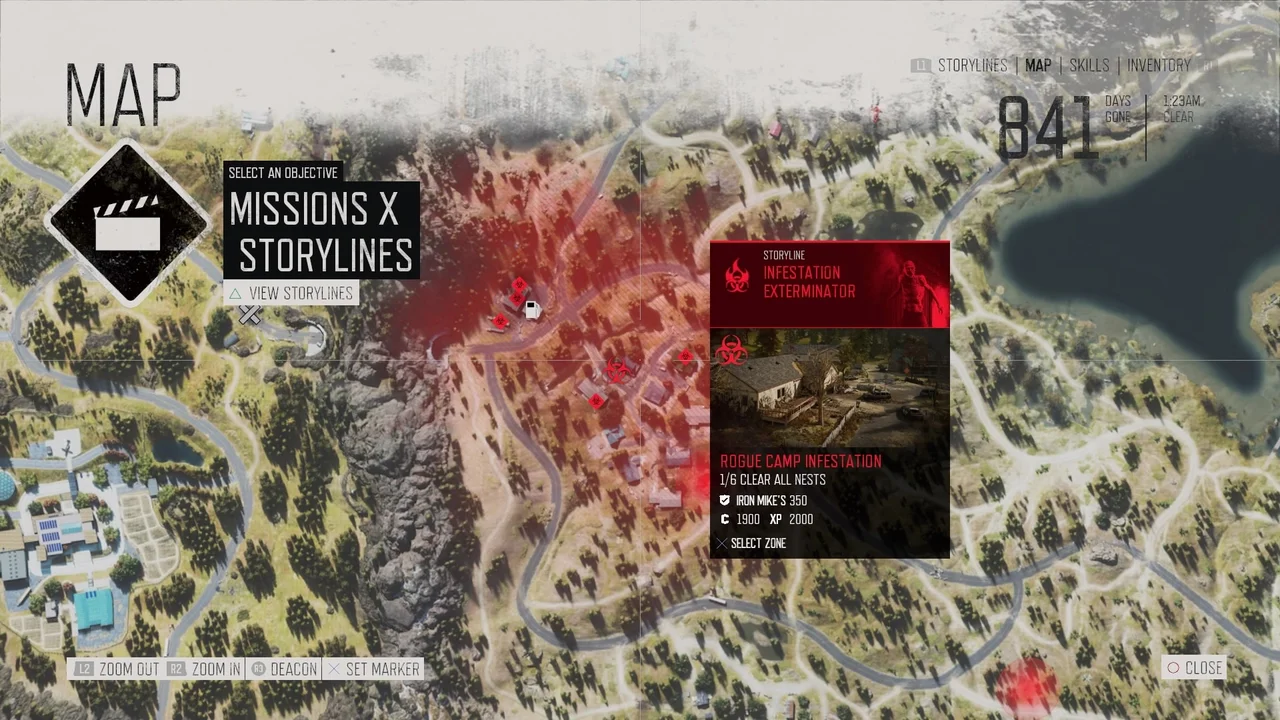Click the Credits coin icon in rewards
Screen dimensions: 1280x720
coord(725,519)
